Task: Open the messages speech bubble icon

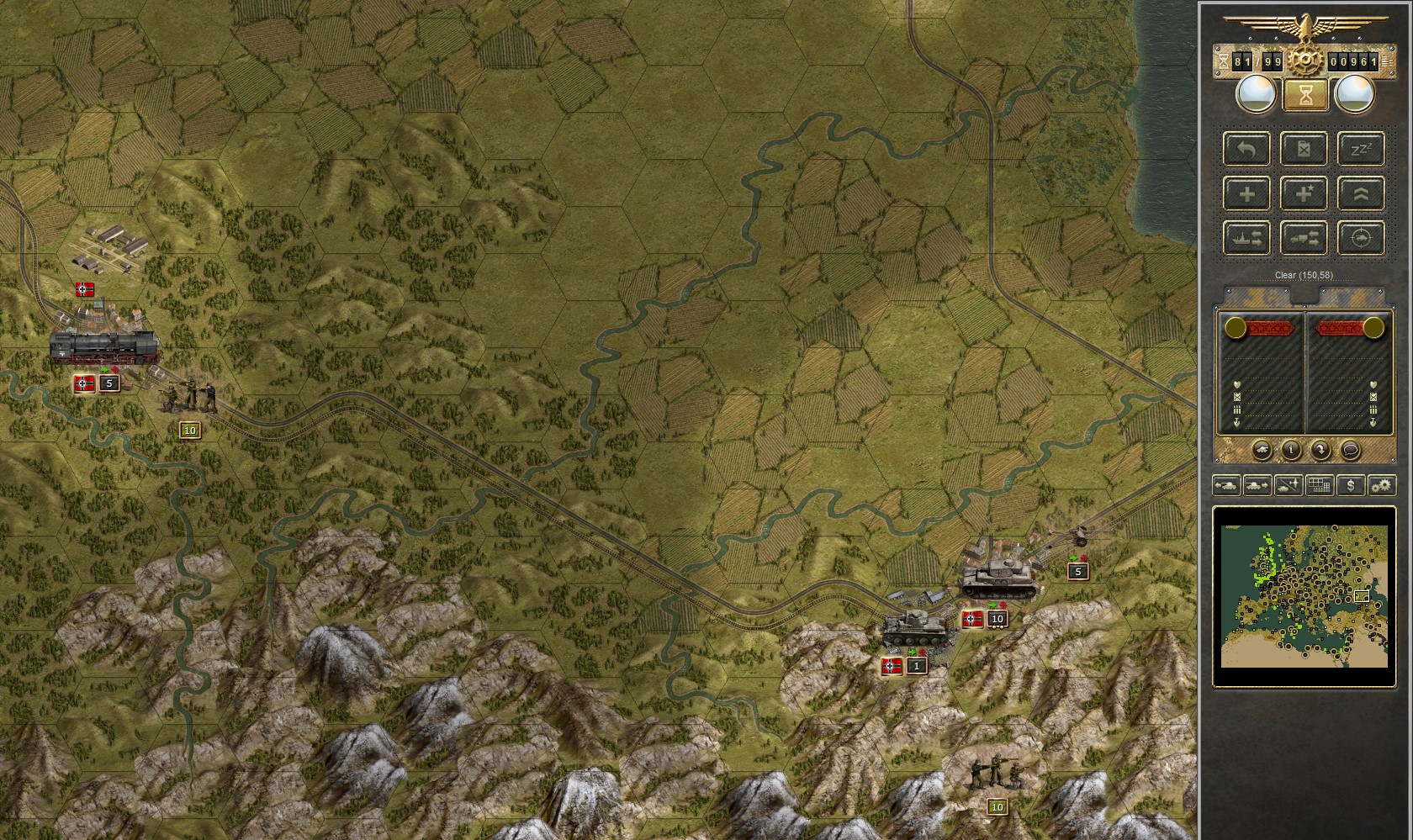Action: point(1351,449)
